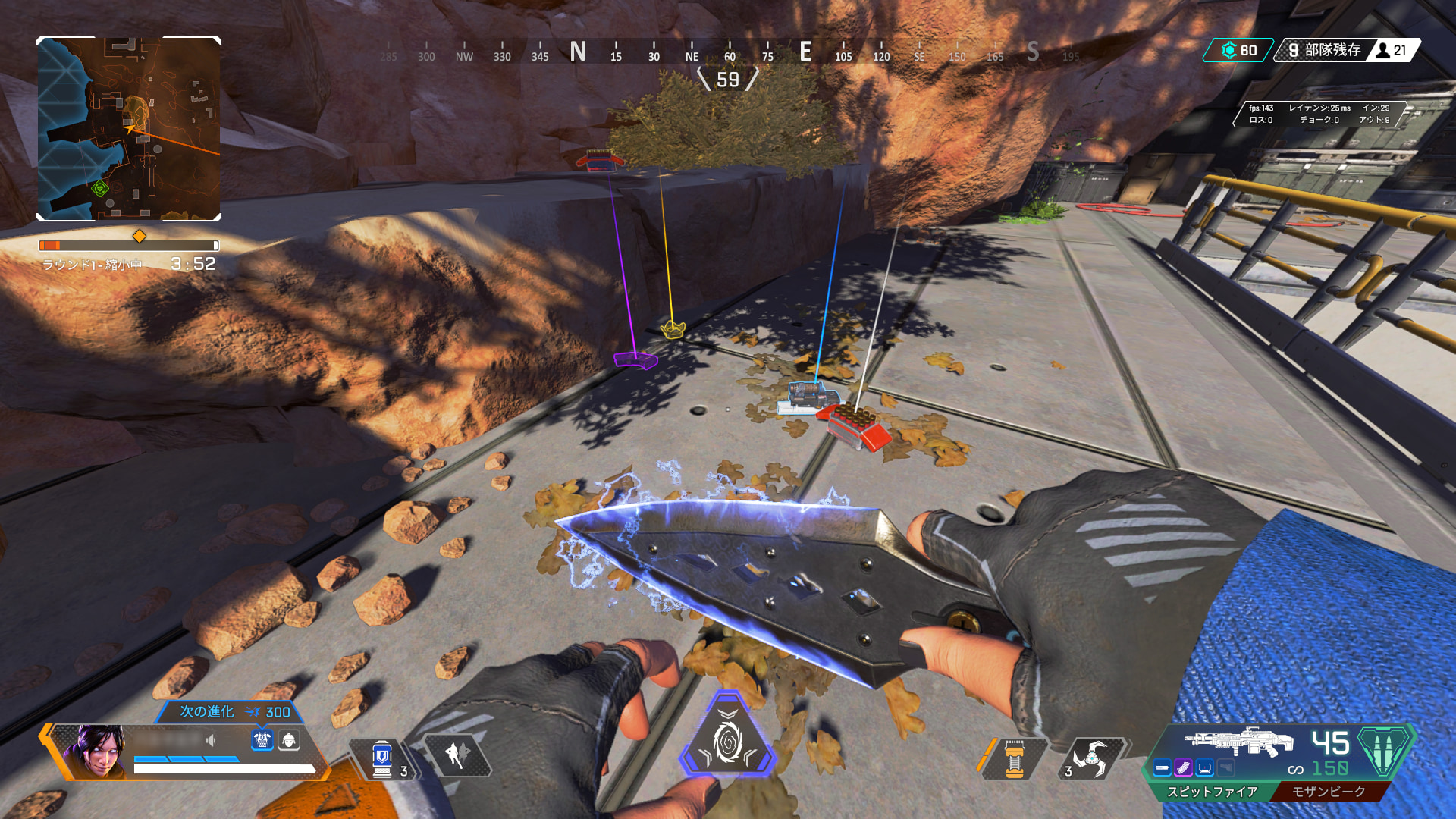Image resolution: width=1456 pixels, height=819 pixels.
Task: Open the minimap in the corner
Action: [129, 129]
